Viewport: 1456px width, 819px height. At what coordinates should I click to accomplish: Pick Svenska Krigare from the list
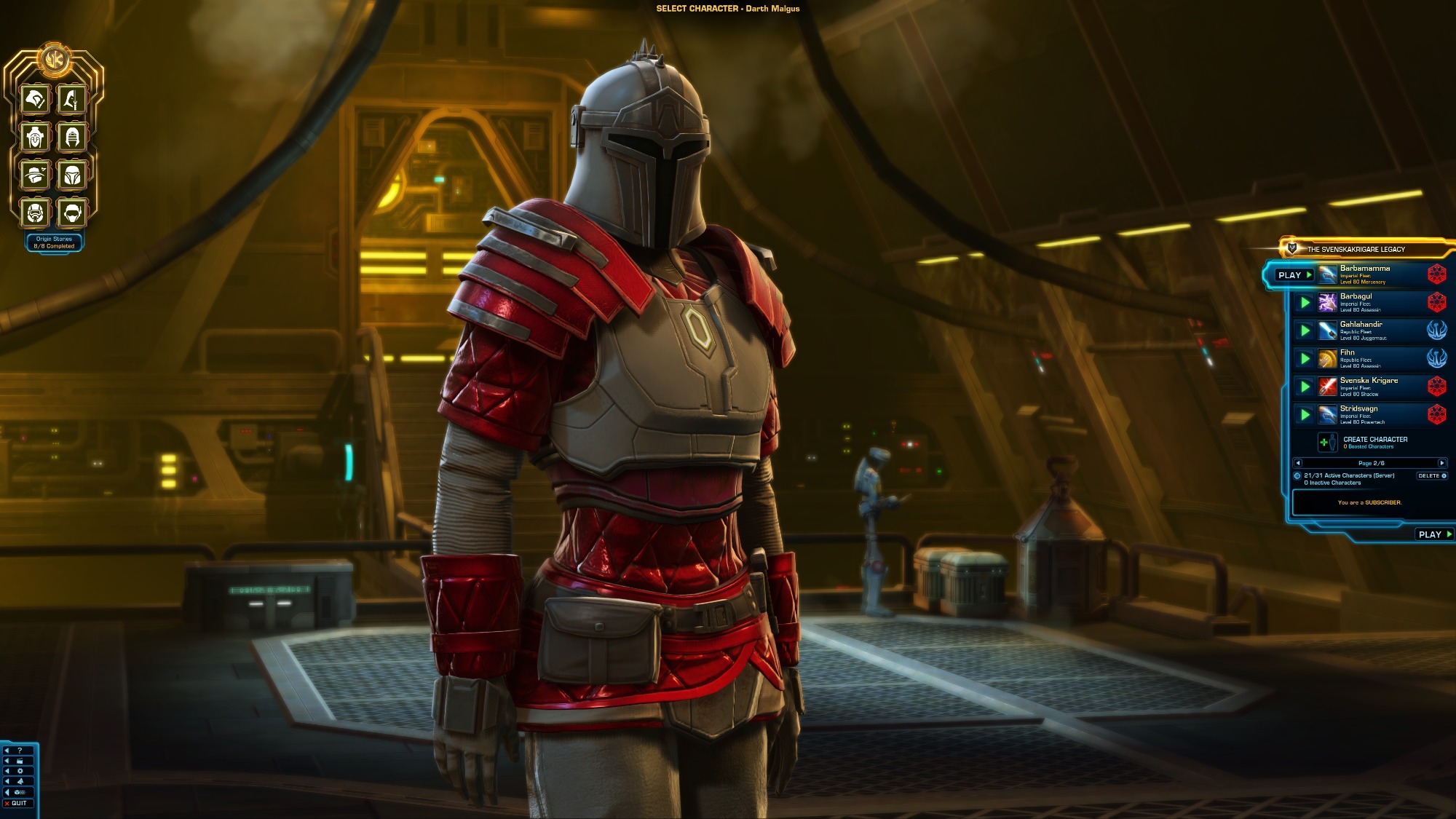(x=1369, y=387)
